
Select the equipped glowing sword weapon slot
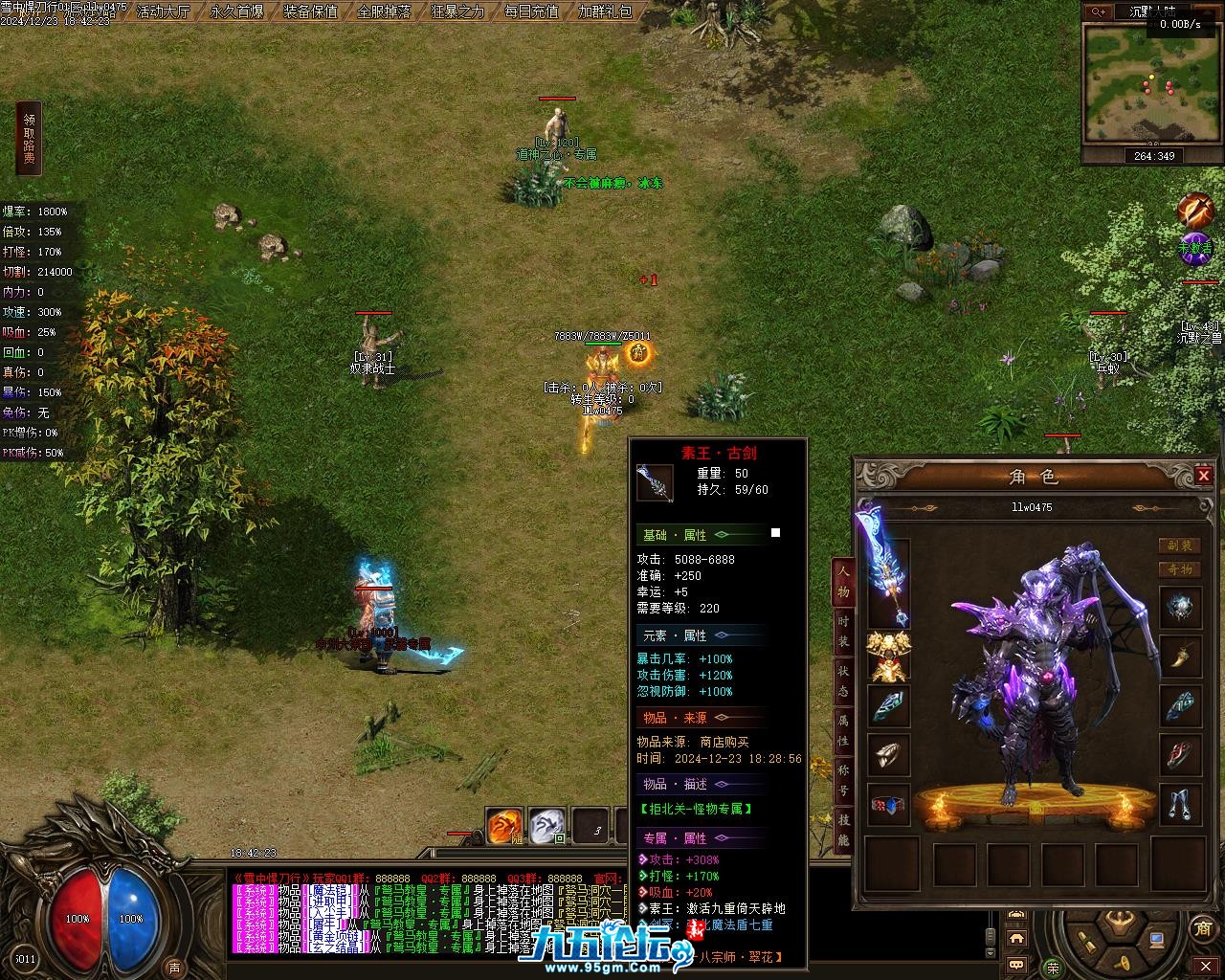[887, 568]
